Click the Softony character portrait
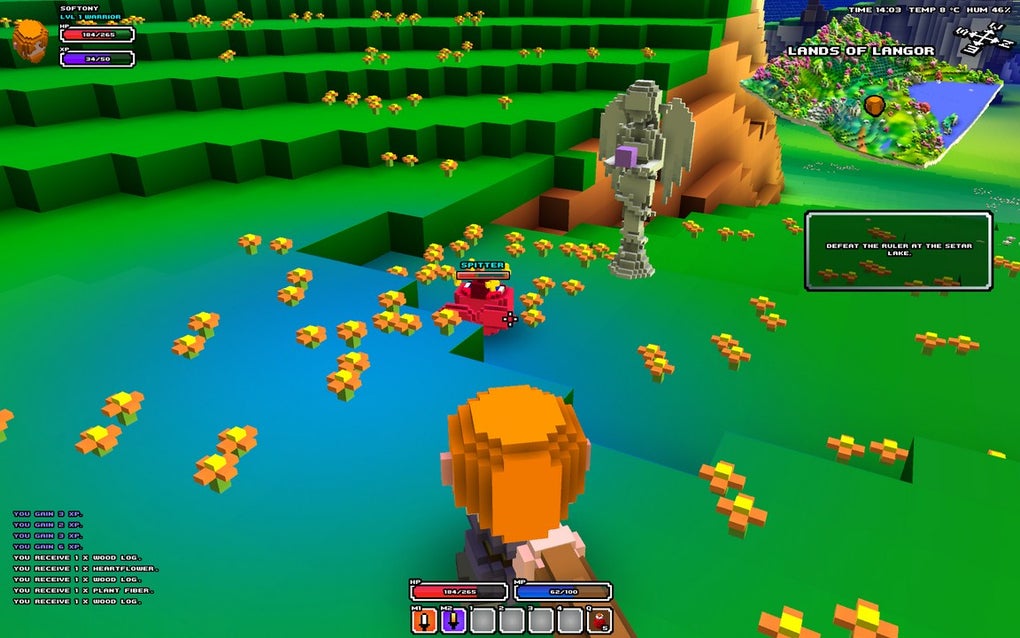1020x638 pixels. [x=31, y=41]
